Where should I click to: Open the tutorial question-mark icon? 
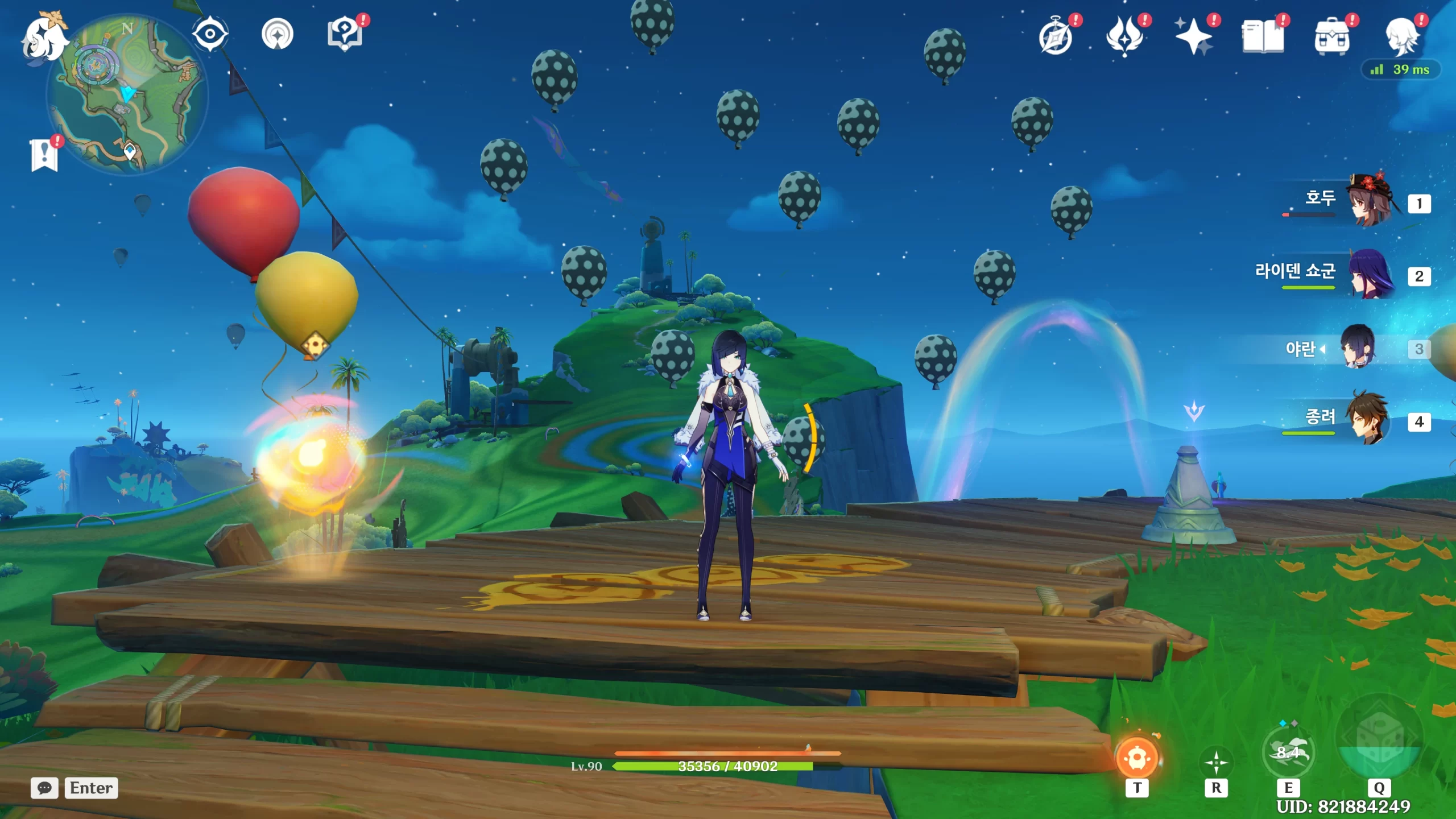pyautogui.click(x=345, y=34)
